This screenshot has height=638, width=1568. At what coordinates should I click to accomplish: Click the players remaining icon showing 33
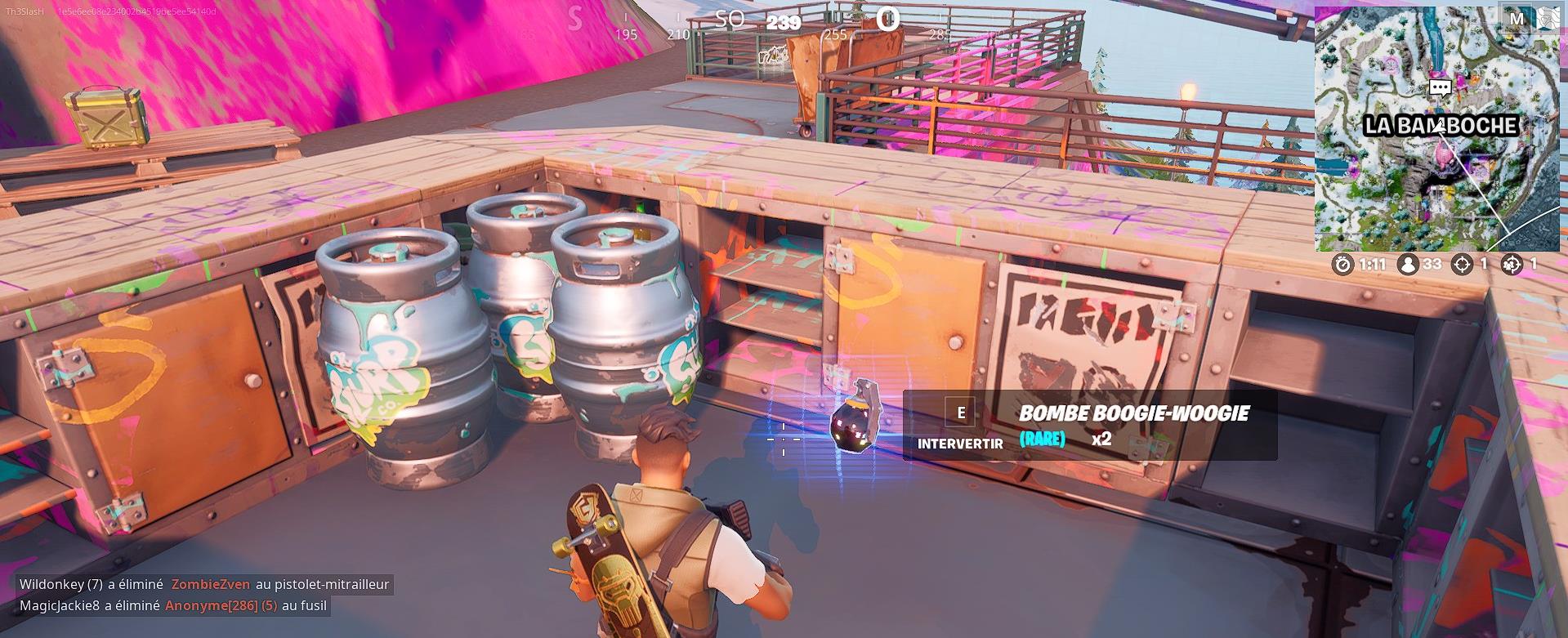[1408, 264]
